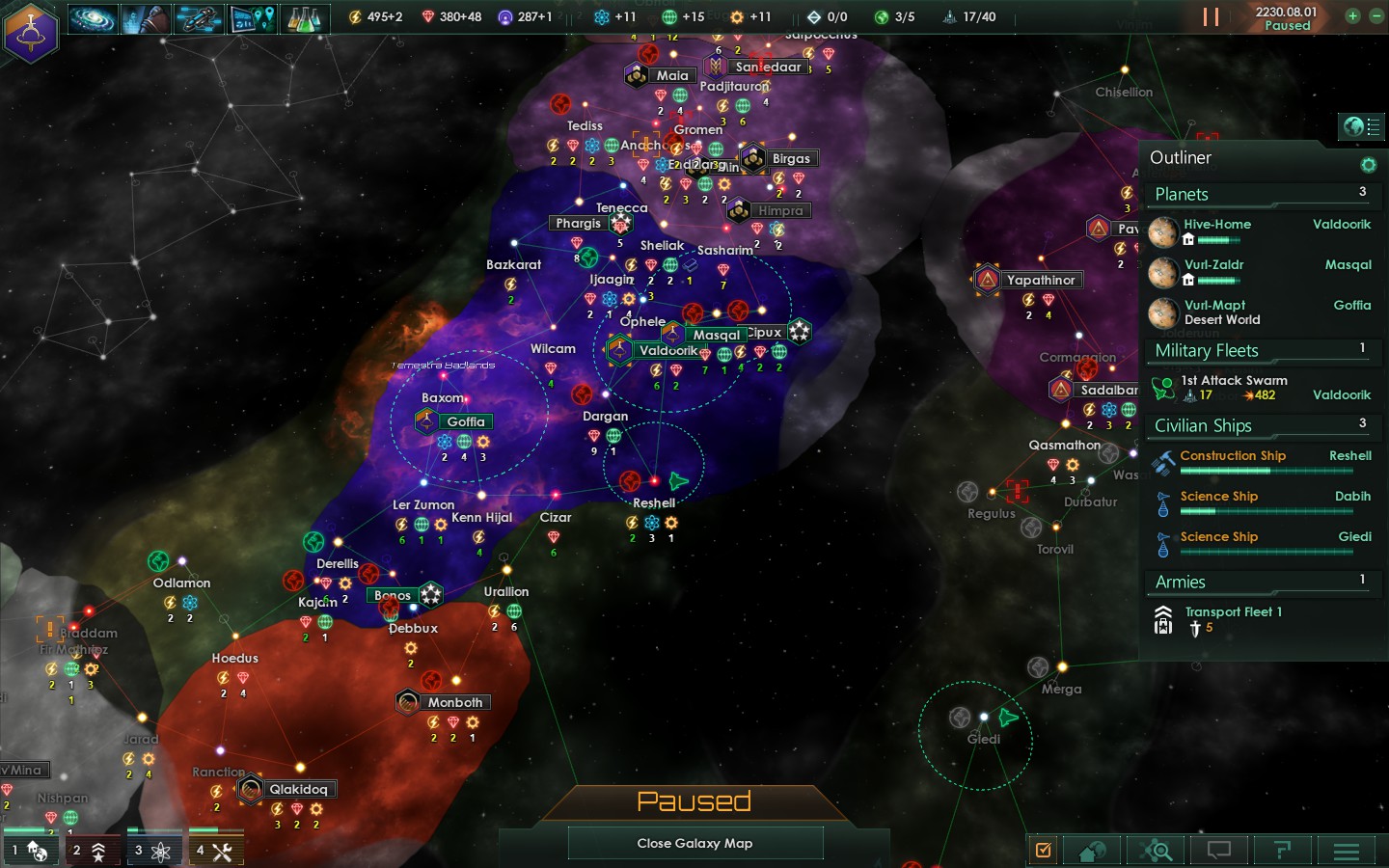The image size is (1389, 868).
Task: Open the situation log checkbox icon
Action: tap(1043, 850)
